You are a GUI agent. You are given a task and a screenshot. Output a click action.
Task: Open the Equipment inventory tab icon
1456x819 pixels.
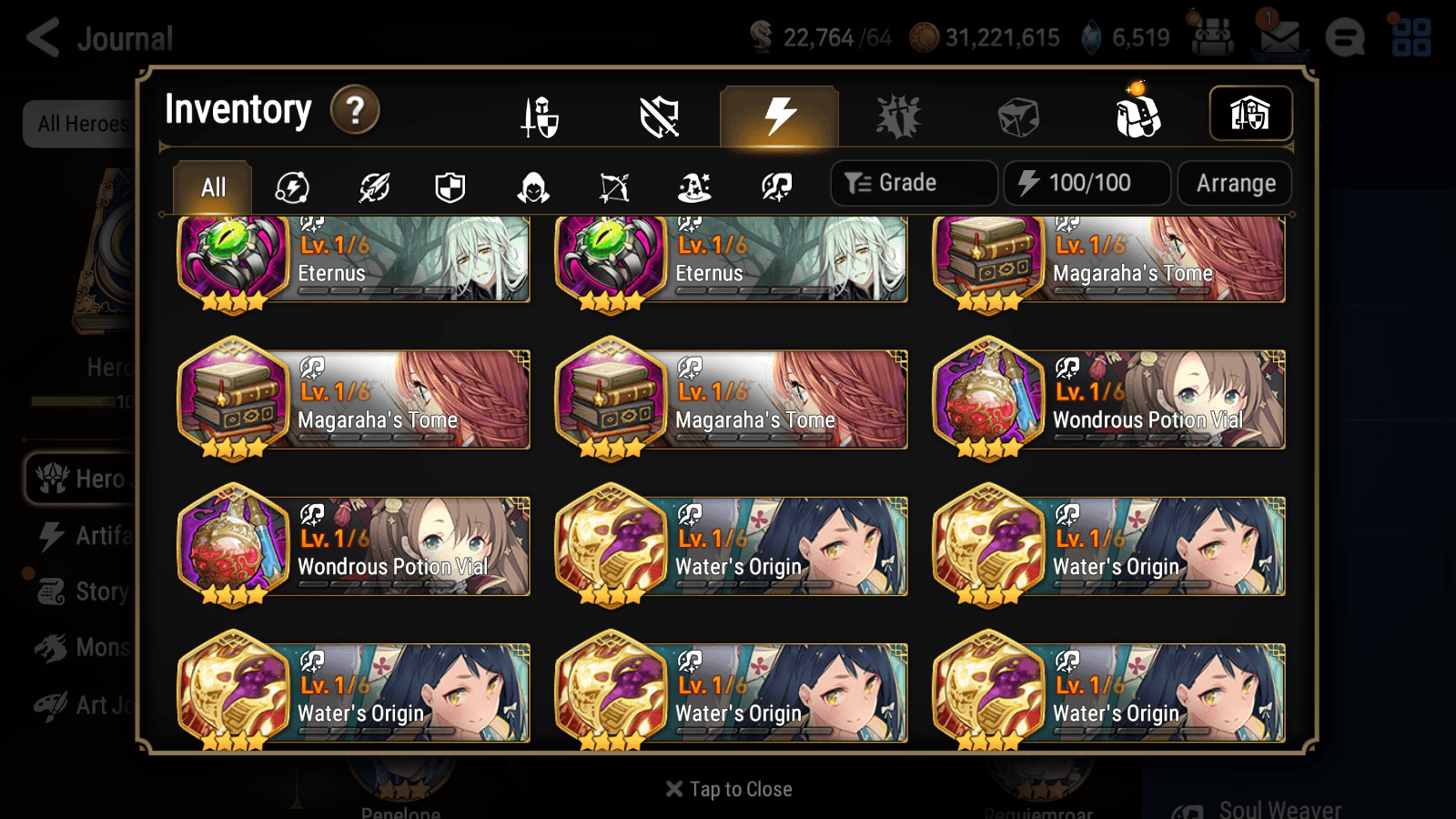click(540, 116)
